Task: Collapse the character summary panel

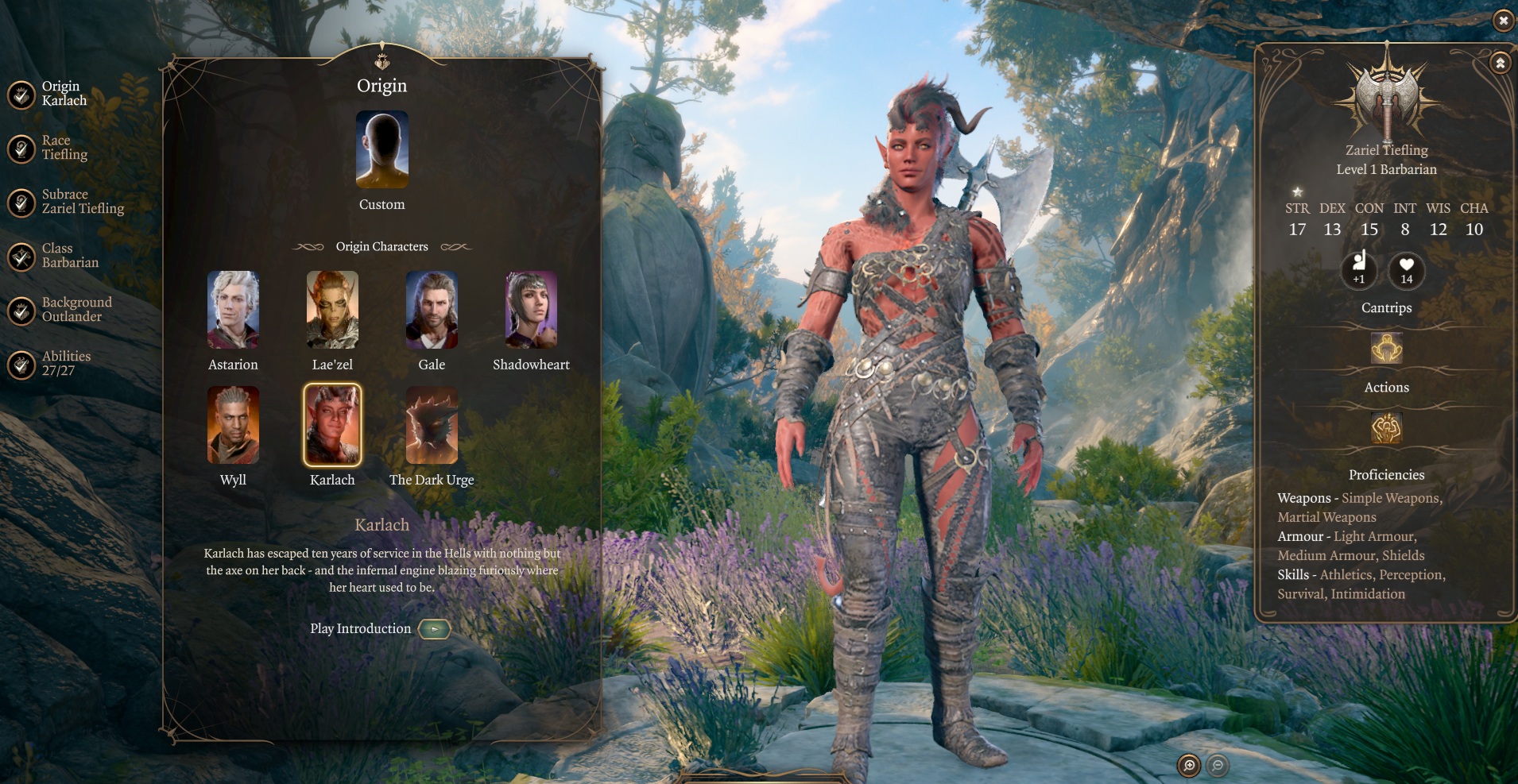Action: click(1500, 63)
